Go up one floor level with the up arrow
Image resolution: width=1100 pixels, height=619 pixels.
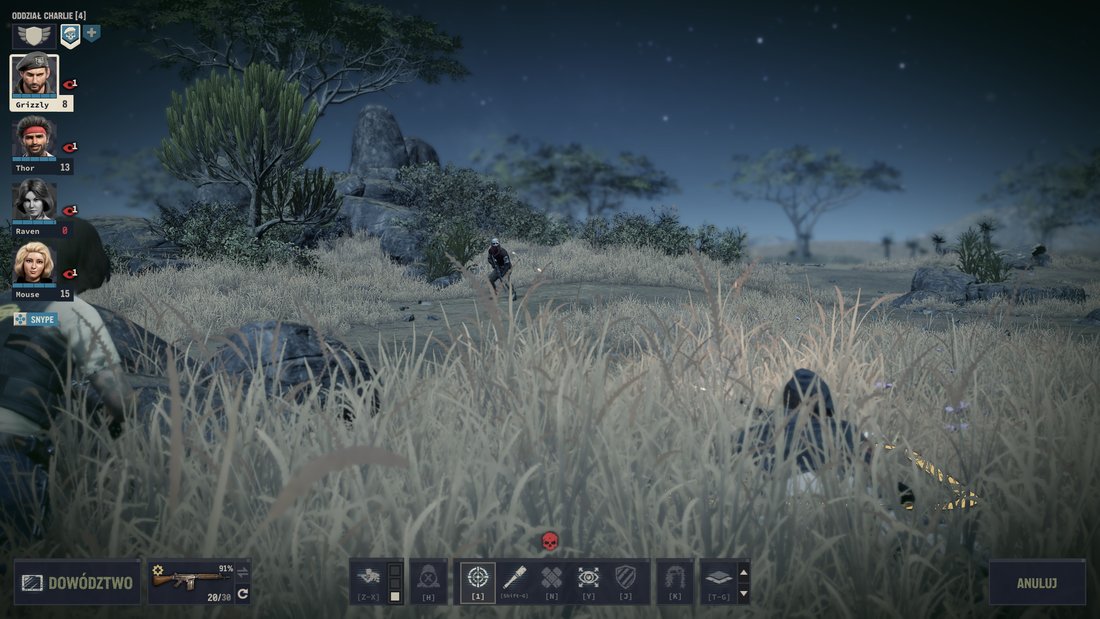743,572
